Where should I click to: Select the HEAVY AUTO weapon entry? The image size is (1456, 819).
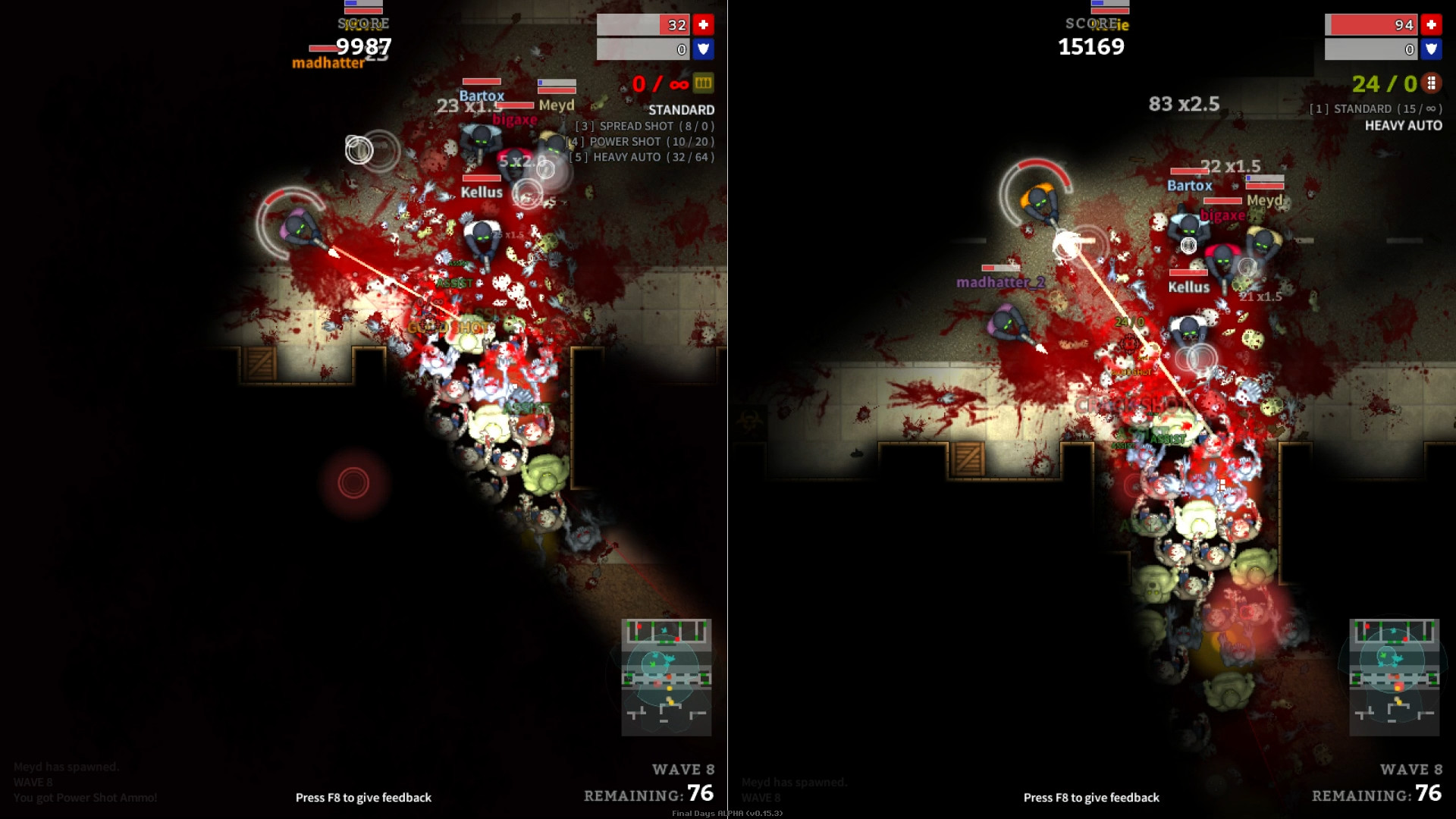click(x=644, y=158)
